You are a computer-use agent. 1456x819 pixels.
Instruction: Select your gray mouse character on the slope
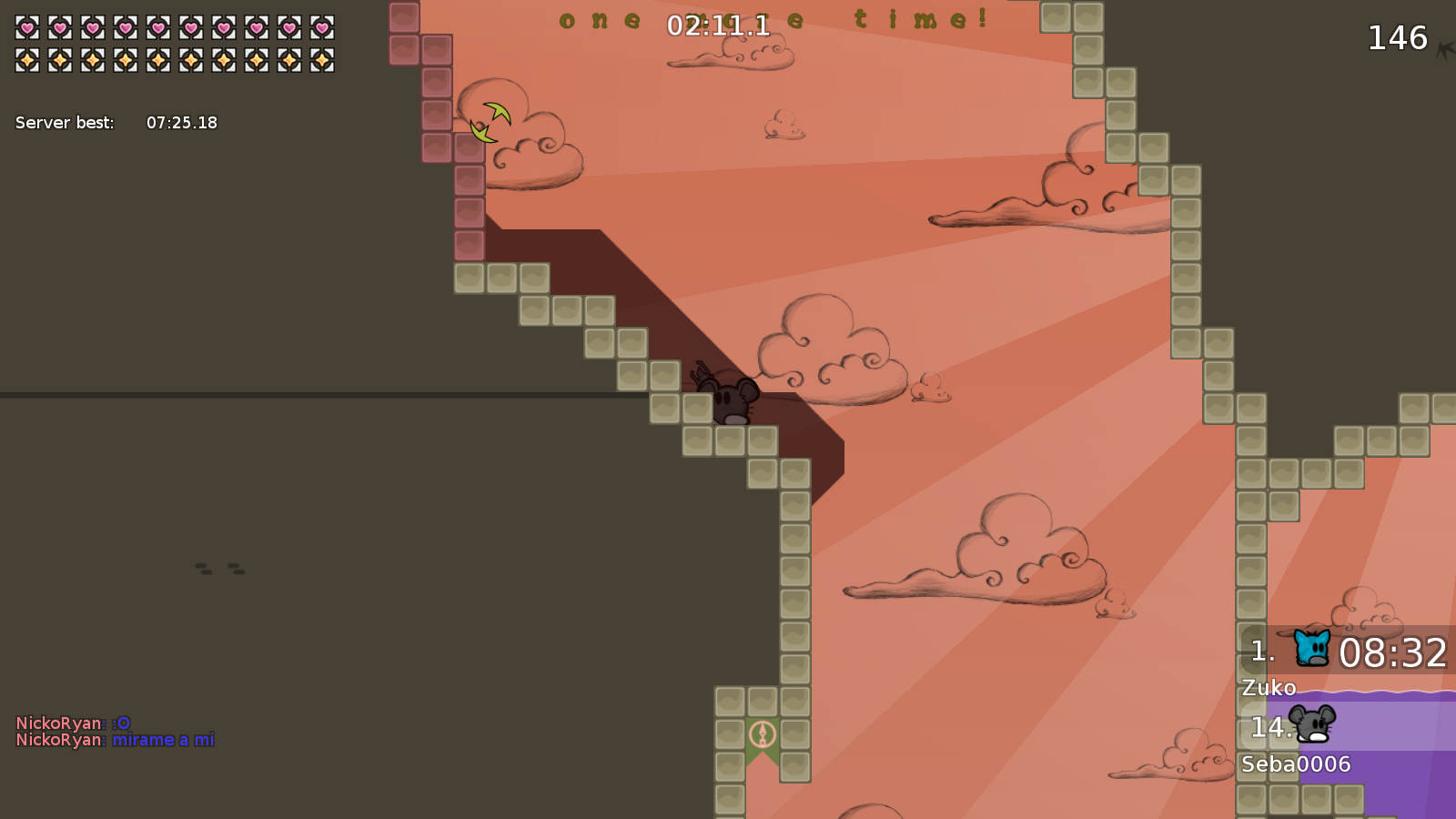coord(728,398)
